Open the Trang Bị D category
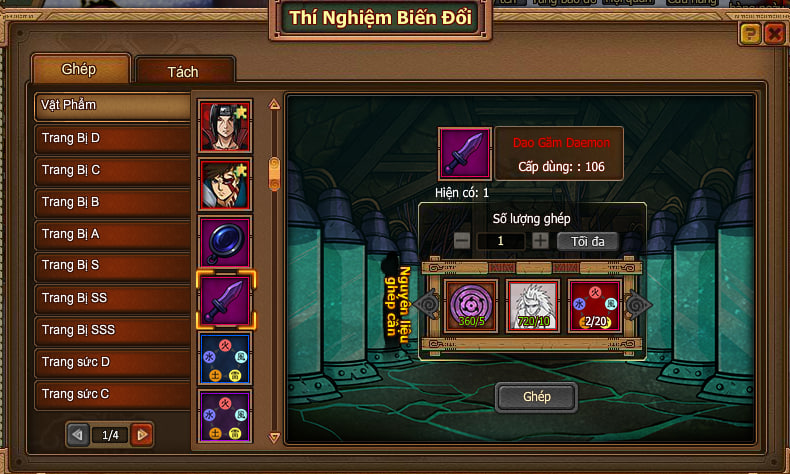This screenshot has width=790, height=474. pos(112,138)
